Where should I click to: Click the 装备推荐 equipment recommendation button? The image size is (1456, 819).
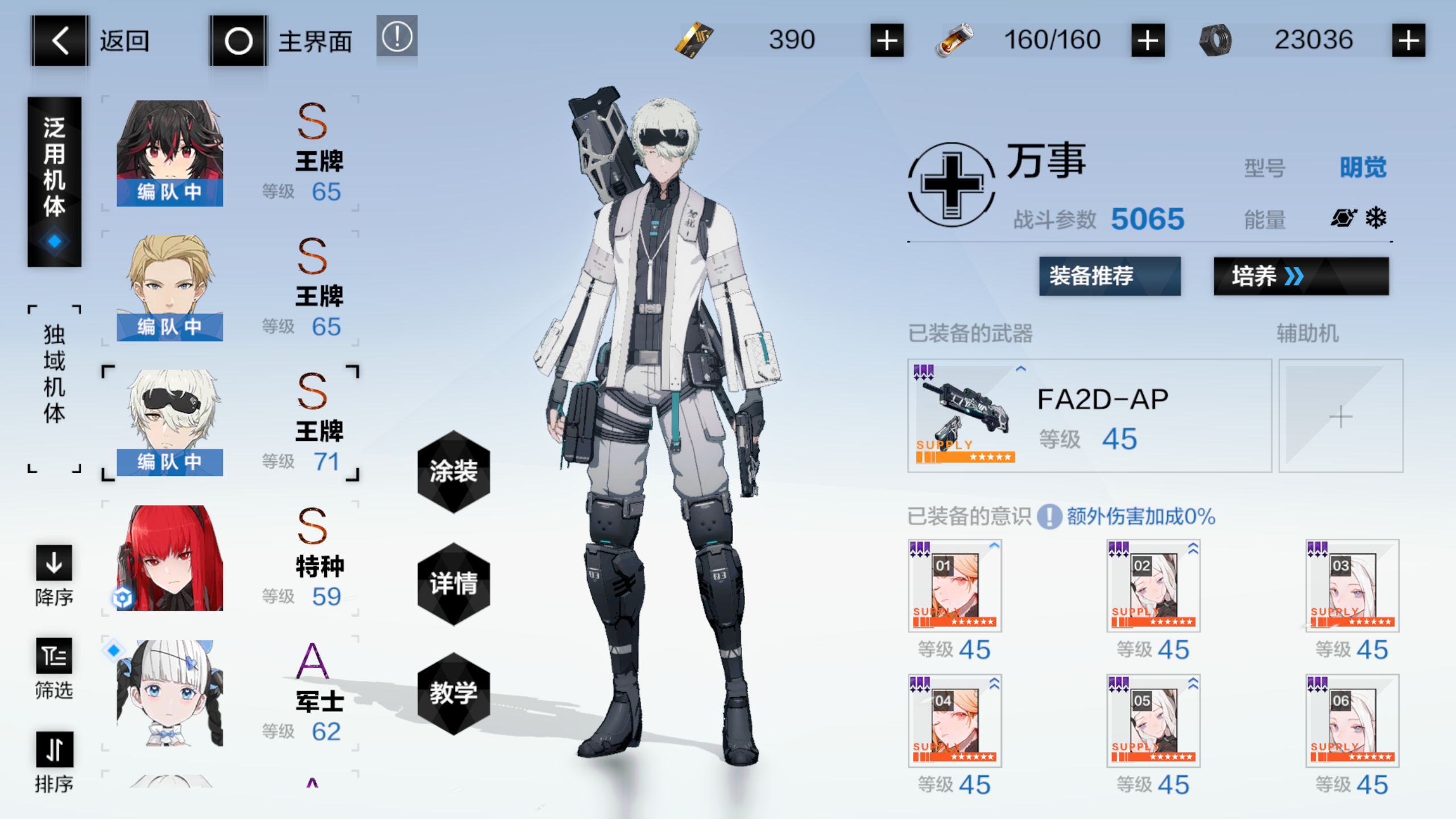(x=1109, y=277)
